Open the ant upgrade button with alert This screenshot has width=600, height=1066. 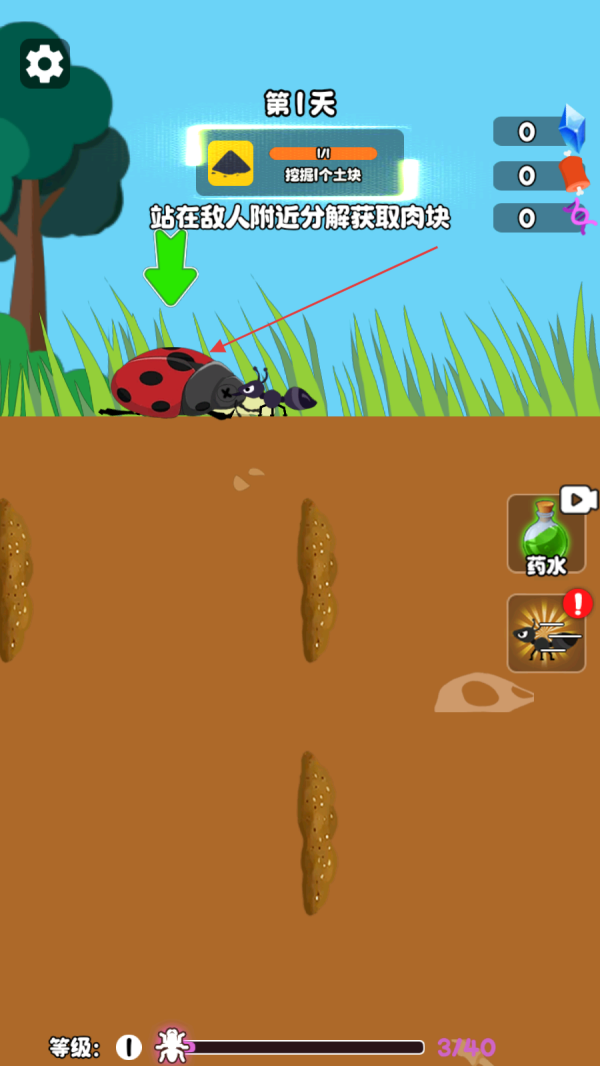546,633
